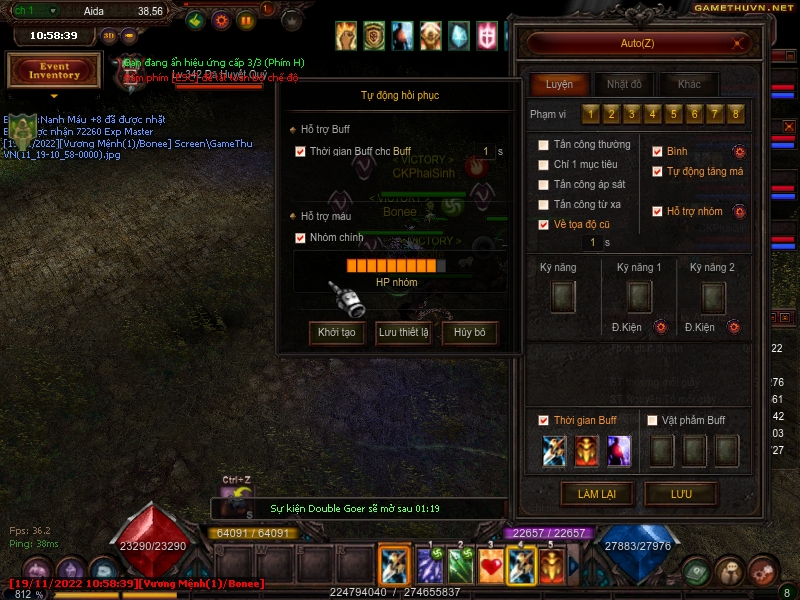Viewport: 800px width, 600px height.
Task: Uncheck the Hỗ trợ nhóm option
Action: click(657, 211)
